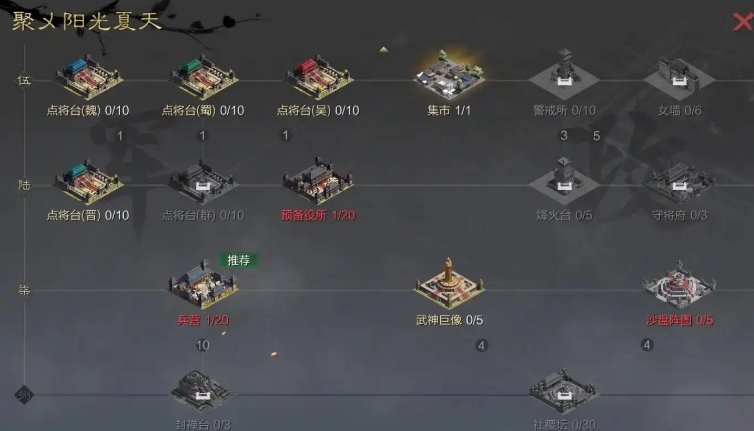Select the 社稷坛 building
The height and width of the screenshot is (431, 754).
(x=562, y=391)
